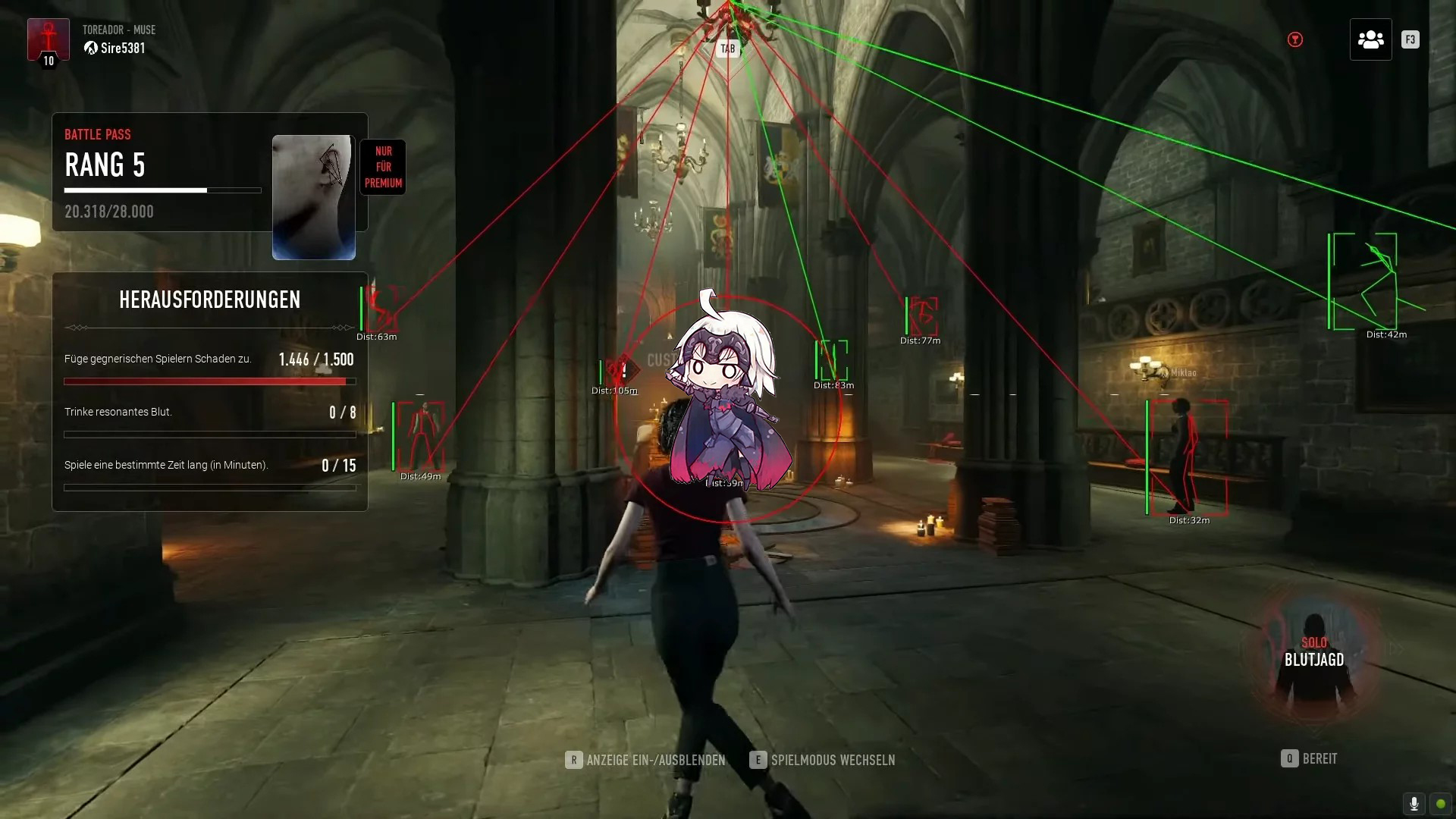This screenshot has width=1456, height=819.
Task: Click the Bereit ready button
Action: click(x=1310, y=758)
